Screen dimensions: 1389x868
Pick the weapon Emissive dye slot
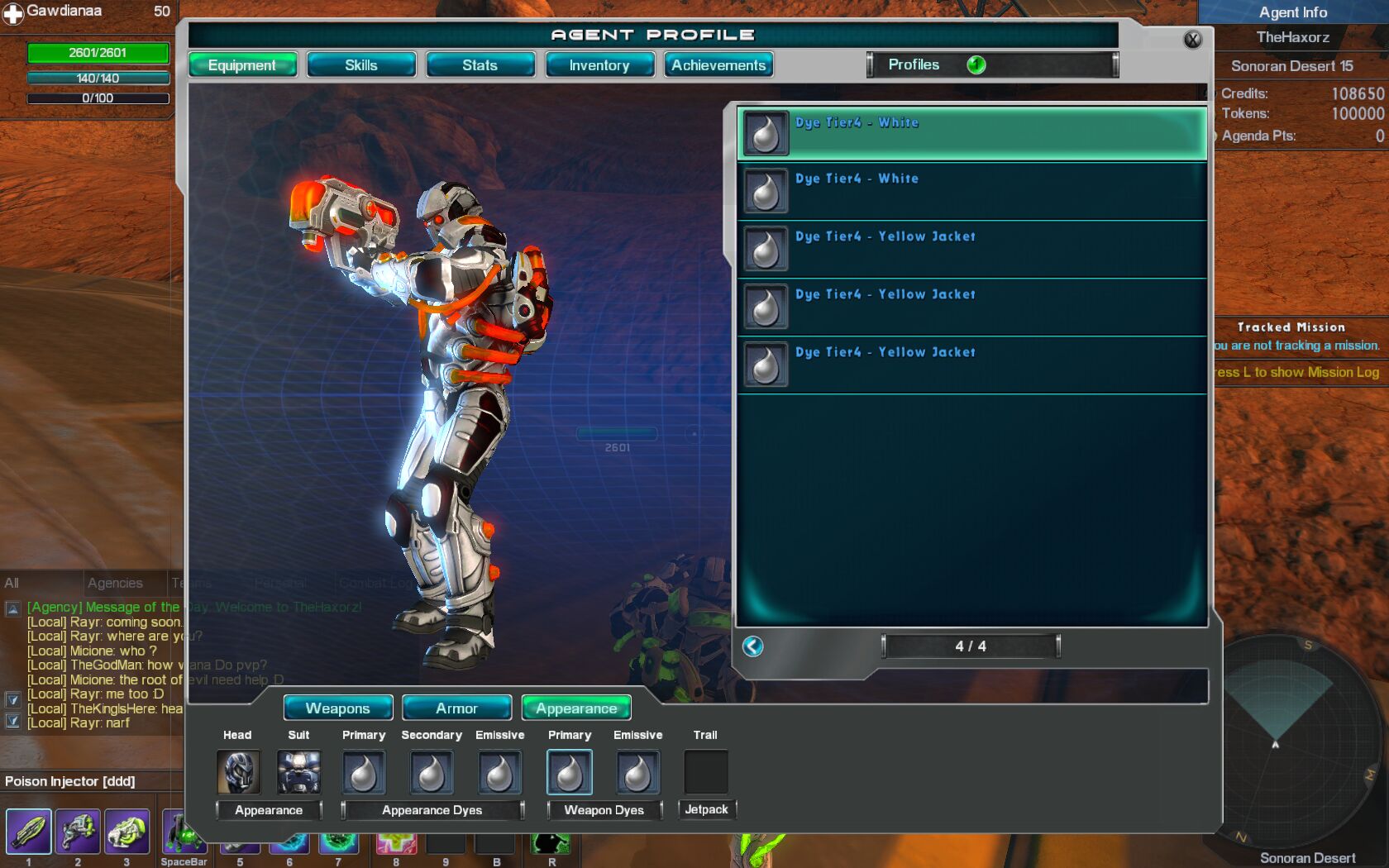pyautogui.click(x=637, y=772)
